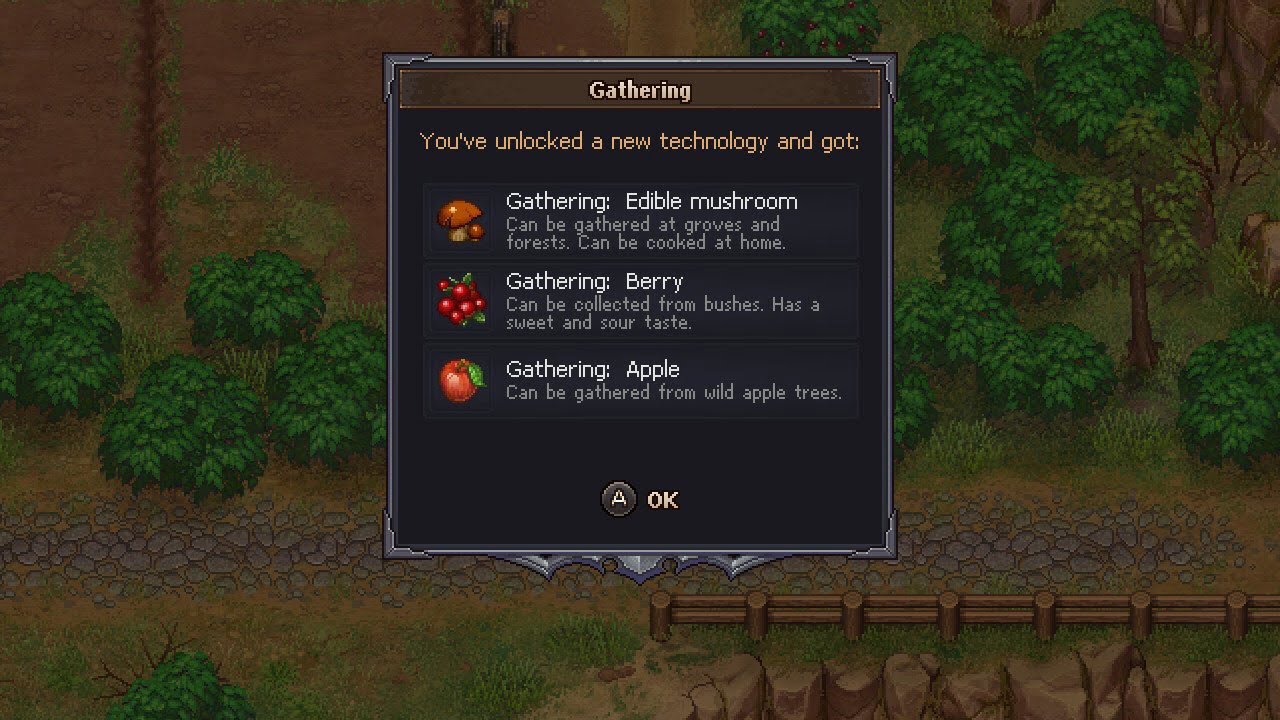Click the Gathering title bar
Viewport: 1280px width, 720px height.
point(640,90)
